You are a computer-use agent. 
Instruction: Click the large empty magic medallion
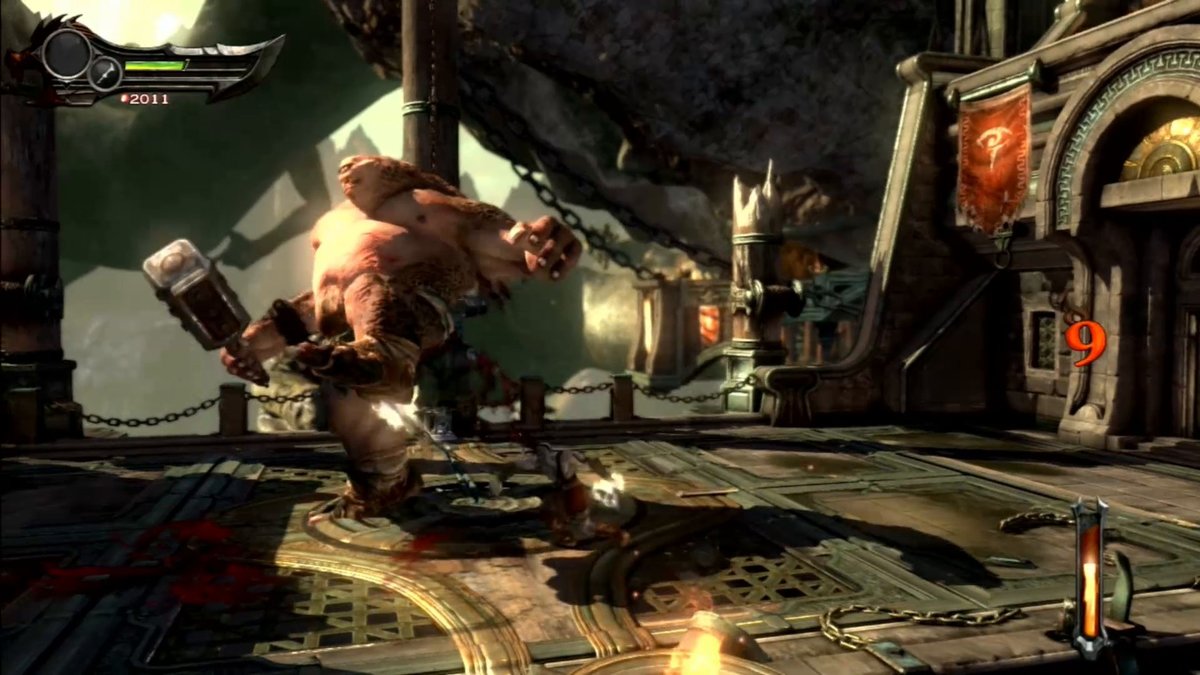(x=67, y=53)
